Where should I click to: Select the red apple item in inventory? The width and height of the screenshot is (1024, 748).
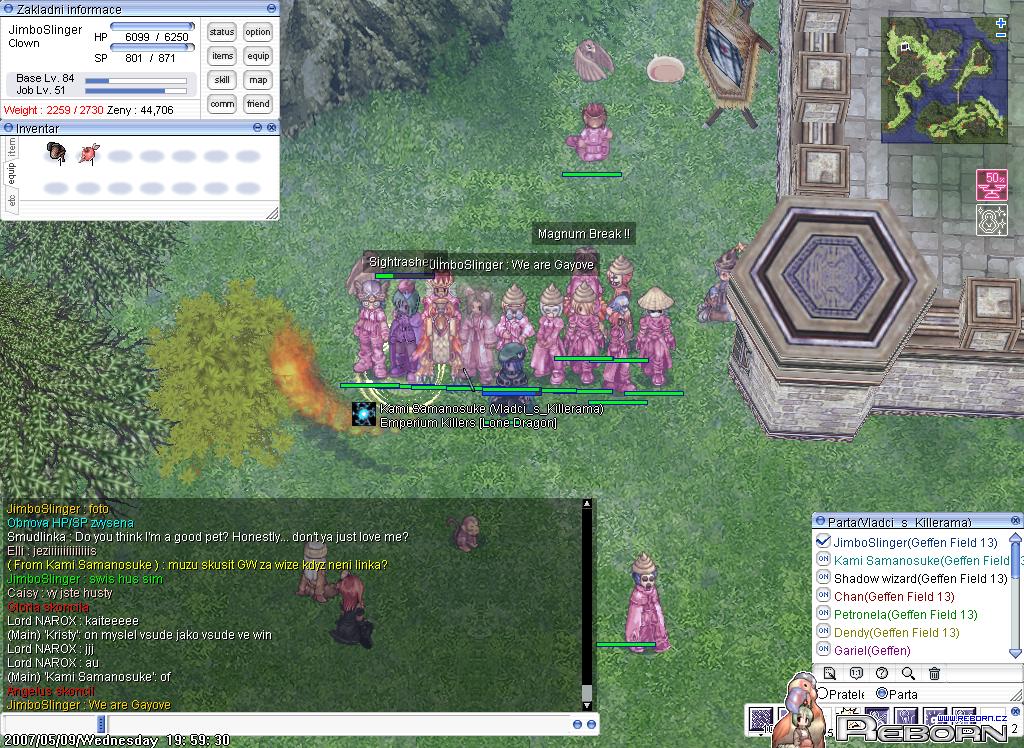click(x=89, y=154)
